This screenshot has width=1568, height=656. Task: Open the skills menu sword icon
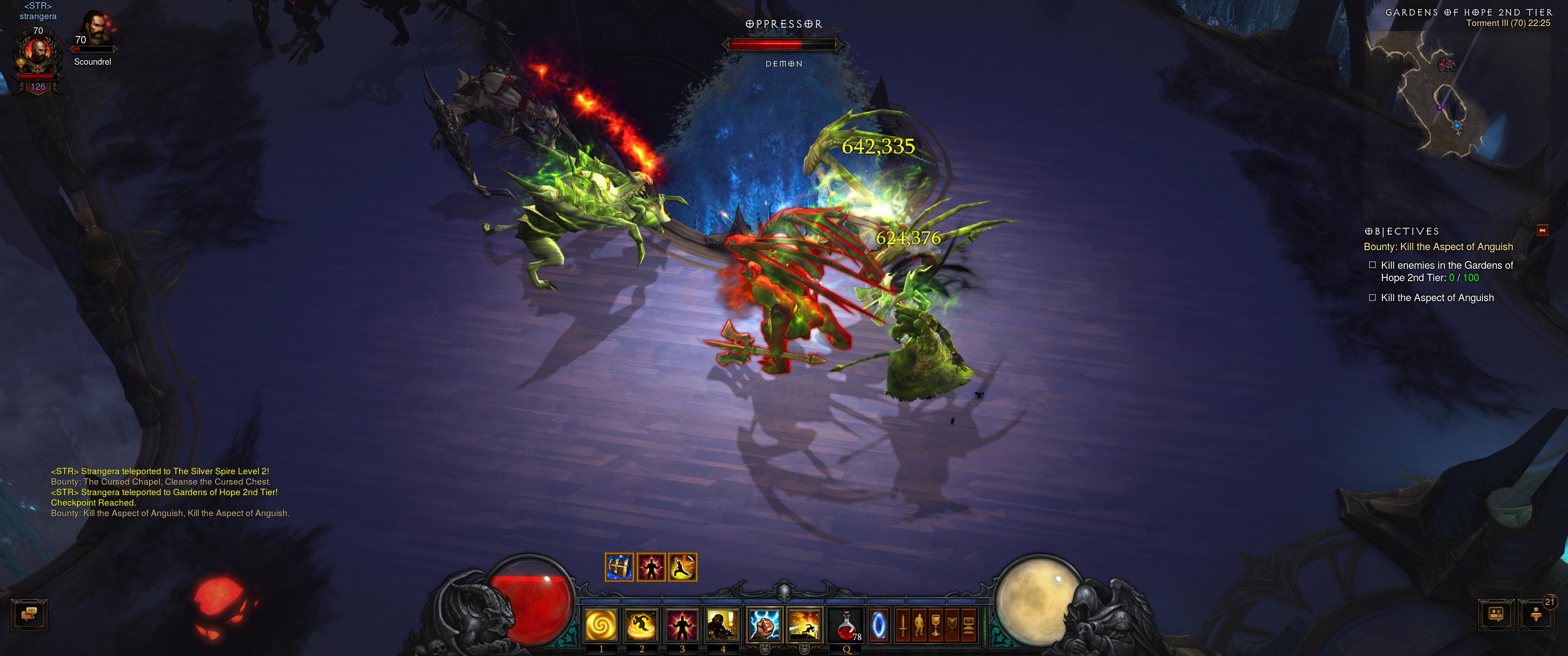pos(903,625)
